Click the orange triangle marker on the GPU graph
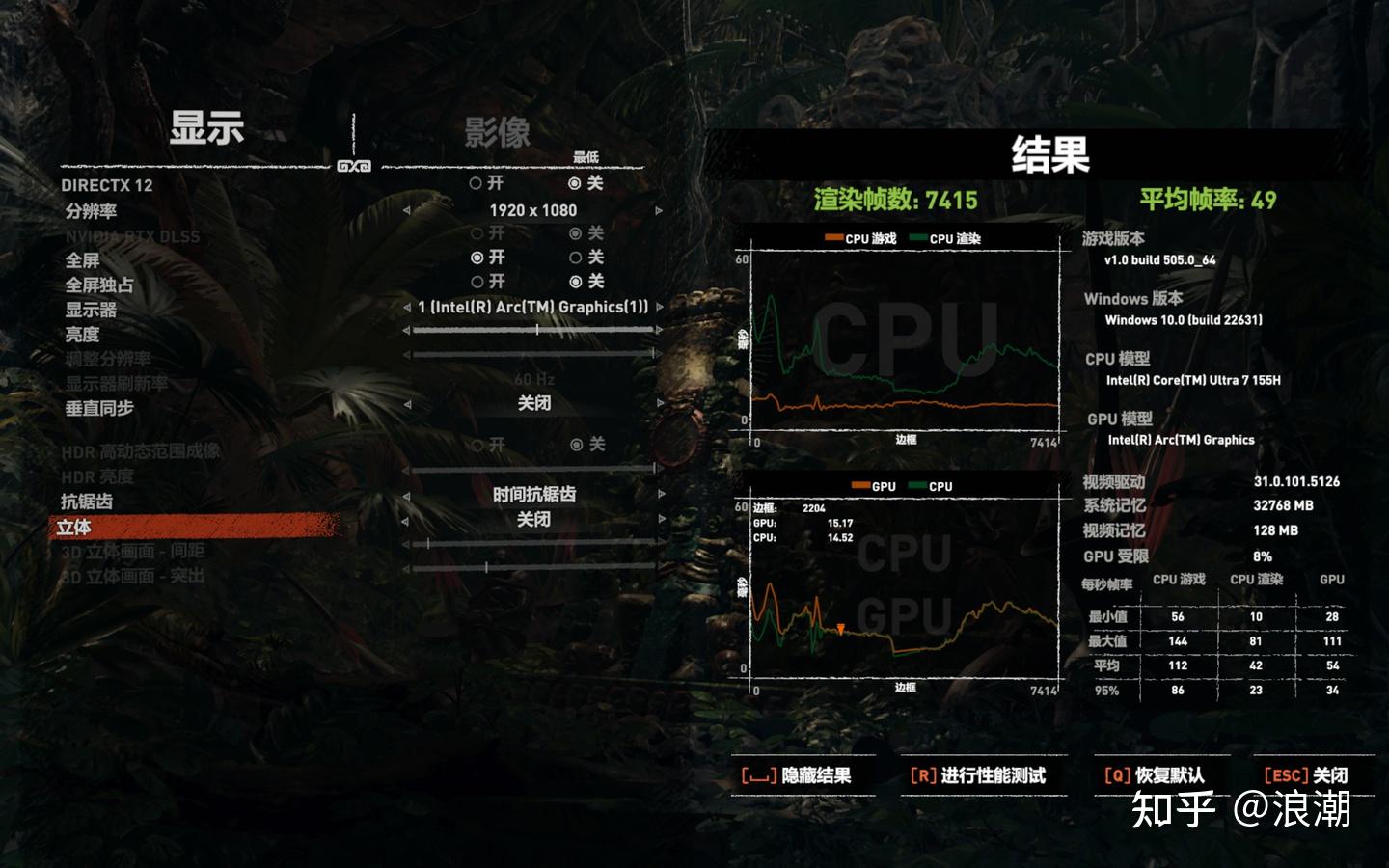1389x868 pixels. tap(840, 629)
